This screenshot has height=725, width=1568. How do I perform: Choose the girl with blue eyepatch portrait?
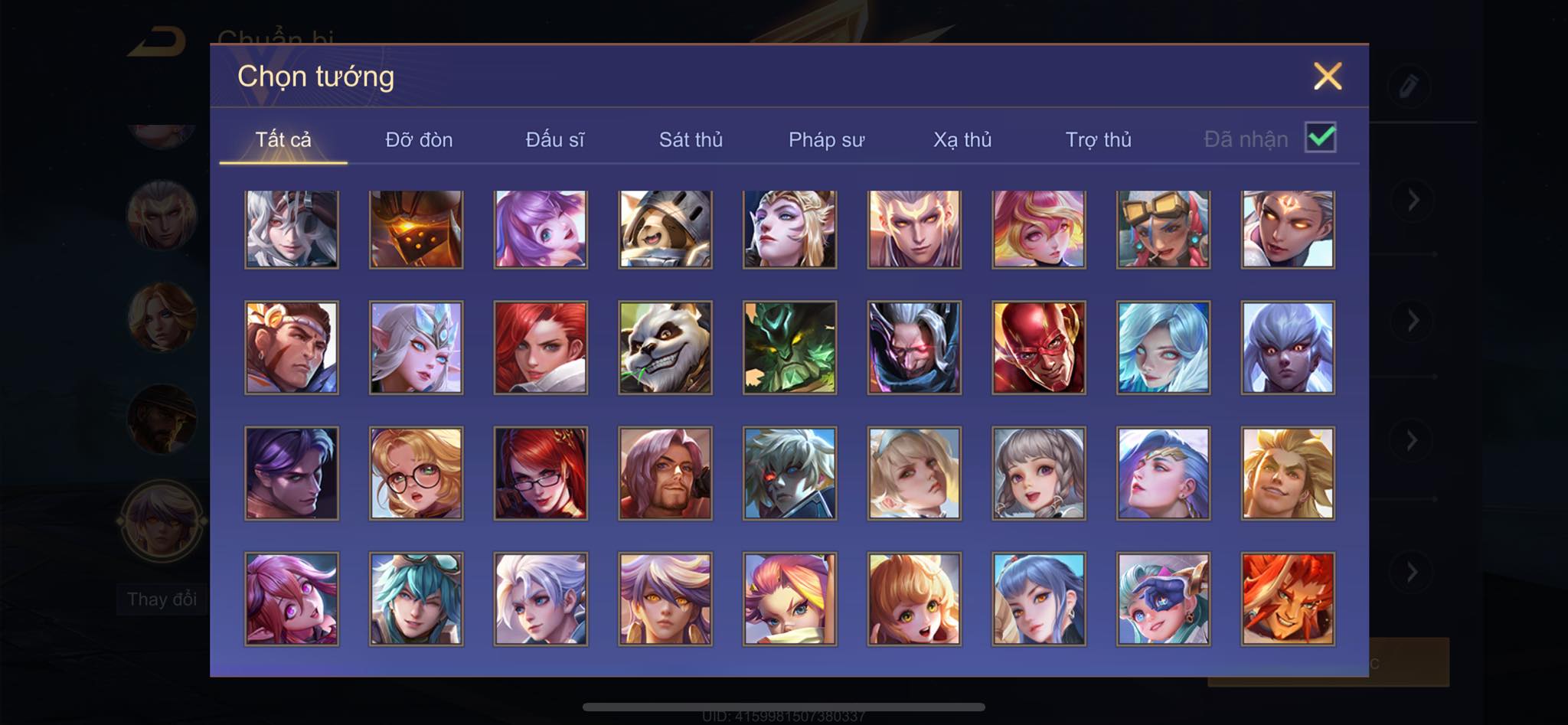tap(1163, 599)
